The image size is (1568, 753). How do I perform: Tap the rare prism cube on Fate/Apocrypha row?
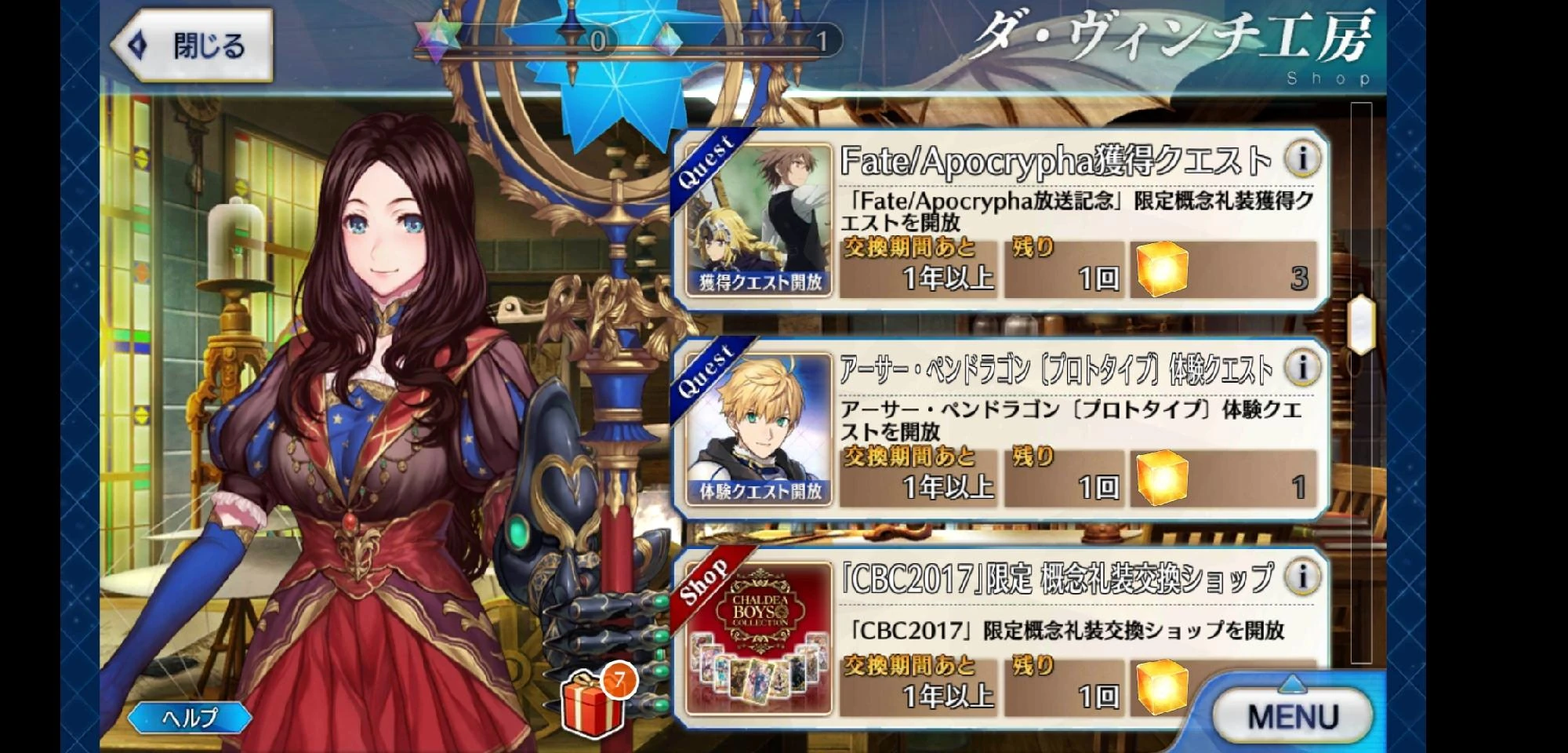tap(1161, 273)
